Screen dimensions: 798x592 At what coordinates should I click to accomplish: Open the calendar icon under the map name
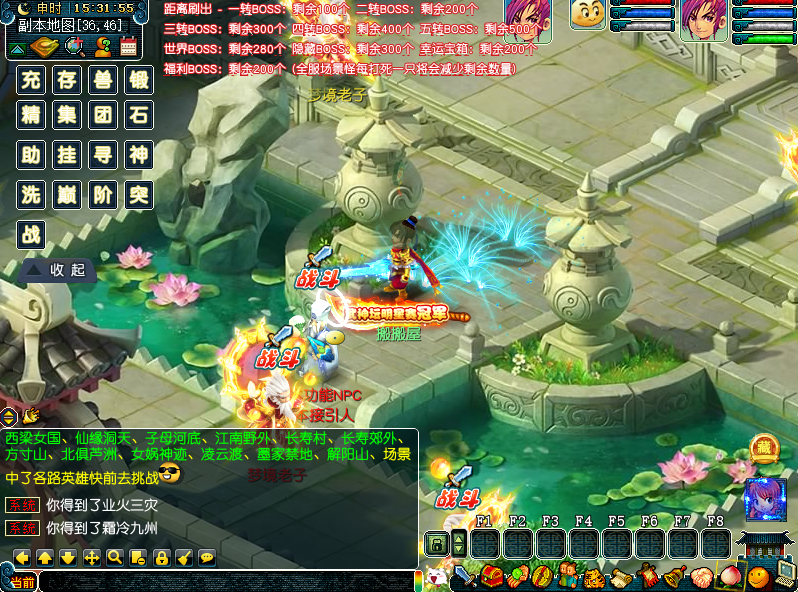(128, 46)
